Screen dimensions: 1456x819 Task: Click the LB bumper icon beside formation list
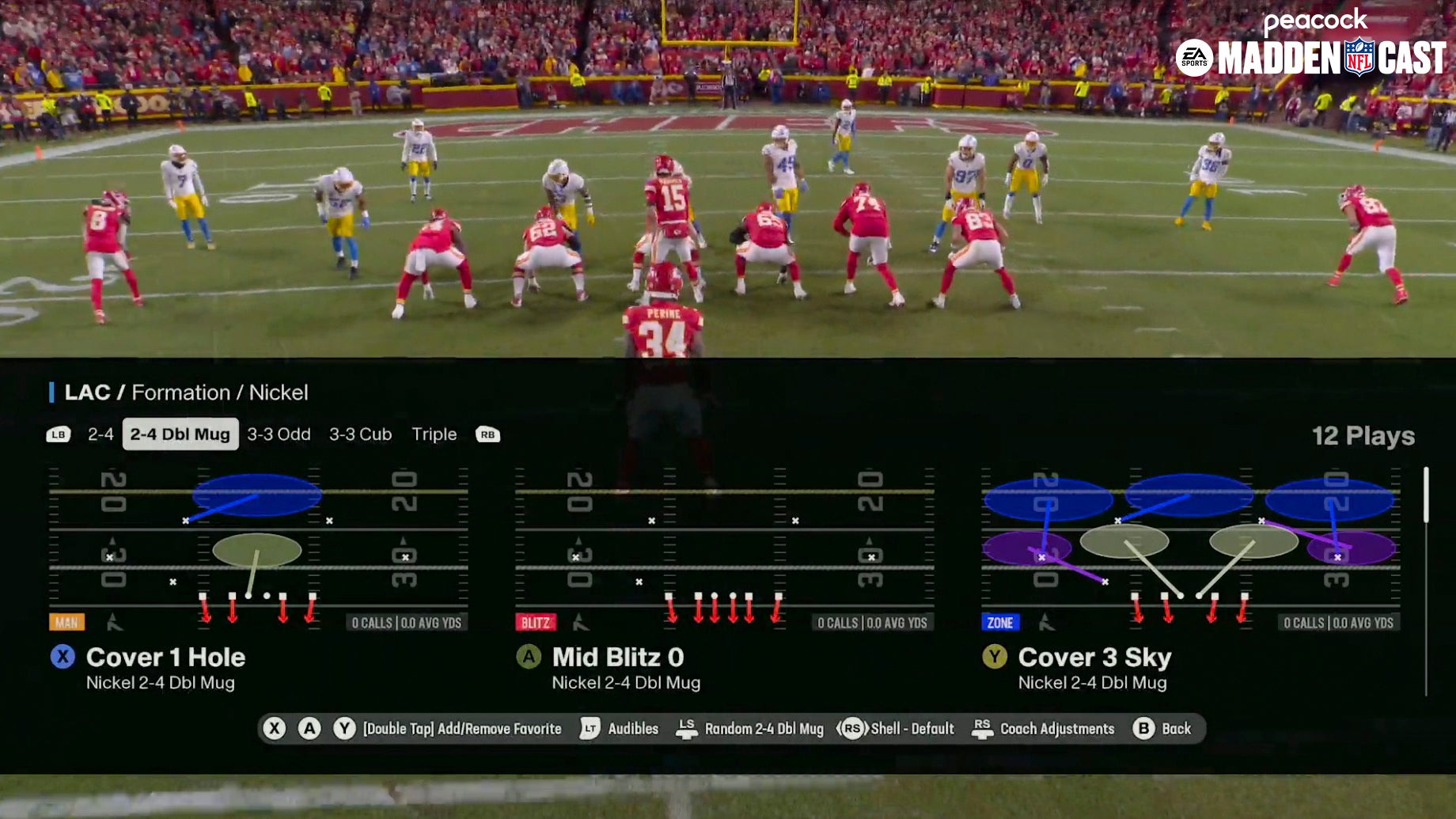[x=57, y=434]
